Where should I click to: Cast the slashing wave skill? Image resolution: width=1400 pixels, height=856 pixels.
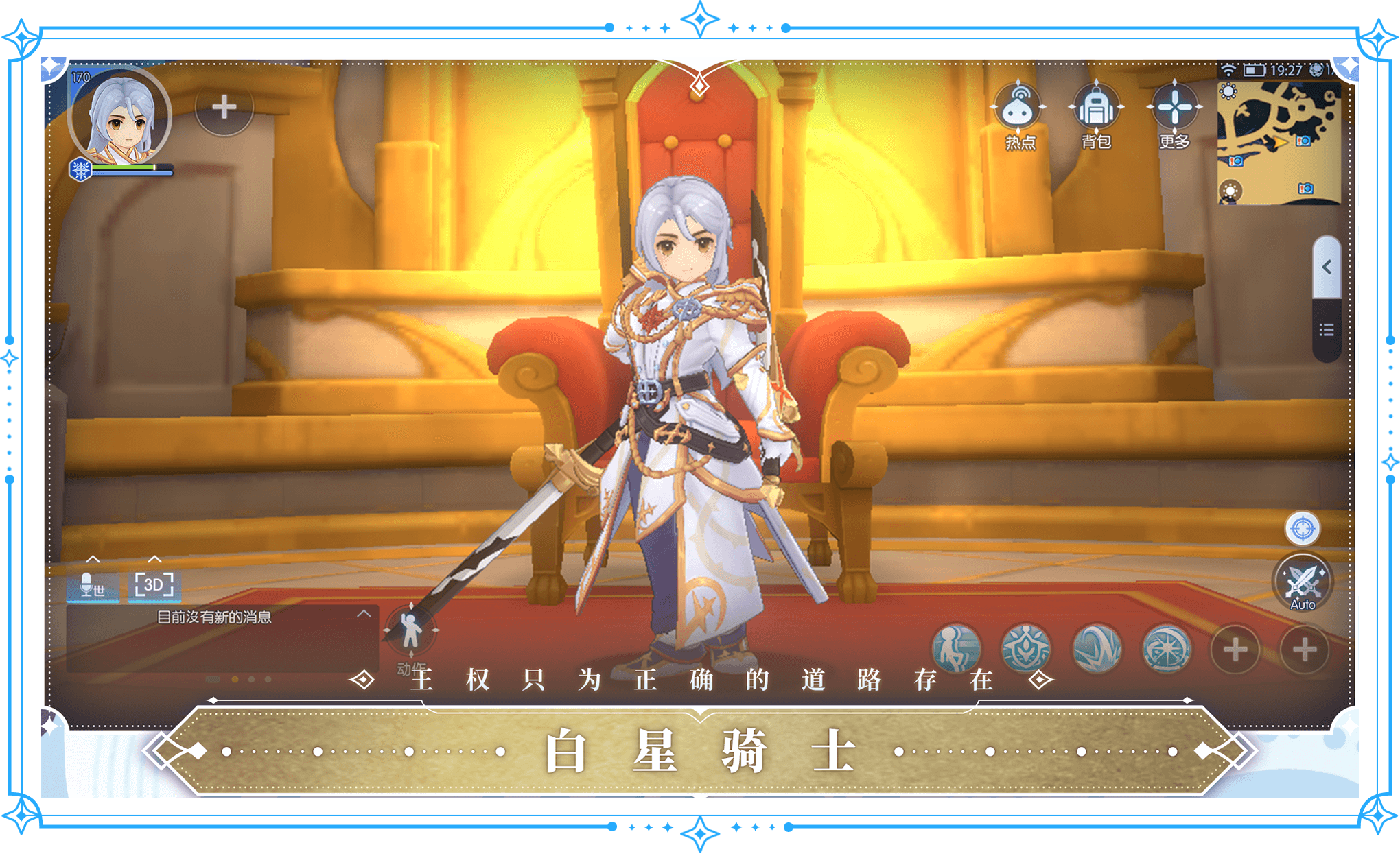(x=1097, y=648)
